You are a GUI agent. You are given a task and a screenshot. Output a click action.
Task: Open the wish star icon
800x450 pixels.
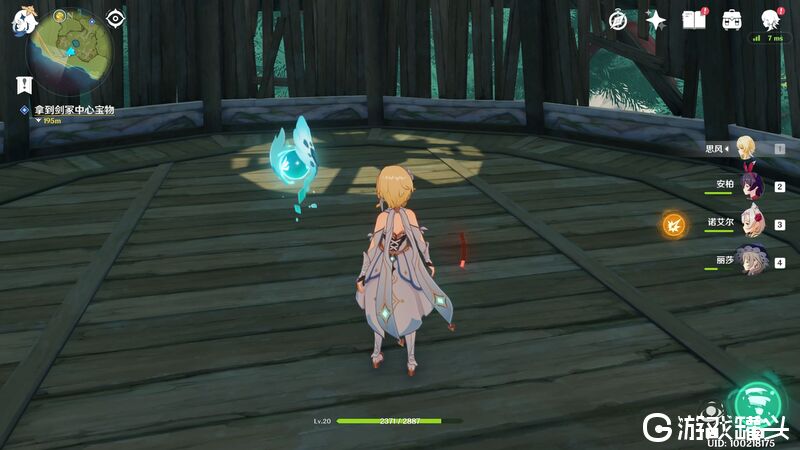(656, 20)
